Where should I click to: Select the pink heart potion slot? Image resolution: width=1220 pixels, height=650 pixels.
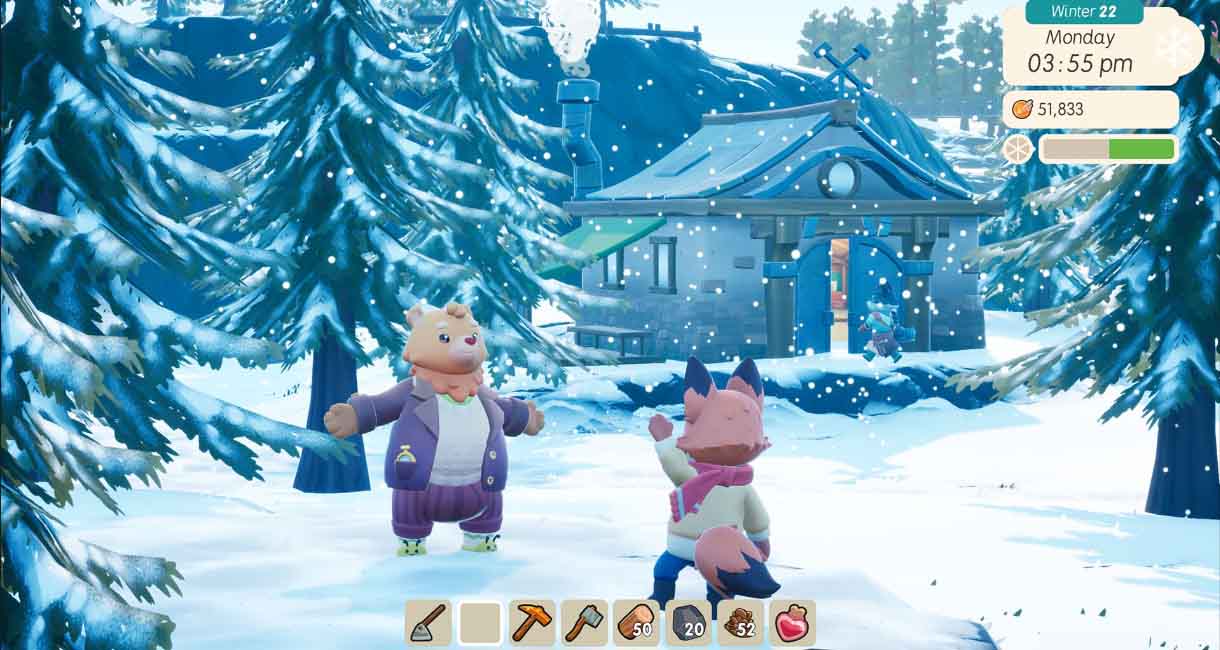click(792, 622)
